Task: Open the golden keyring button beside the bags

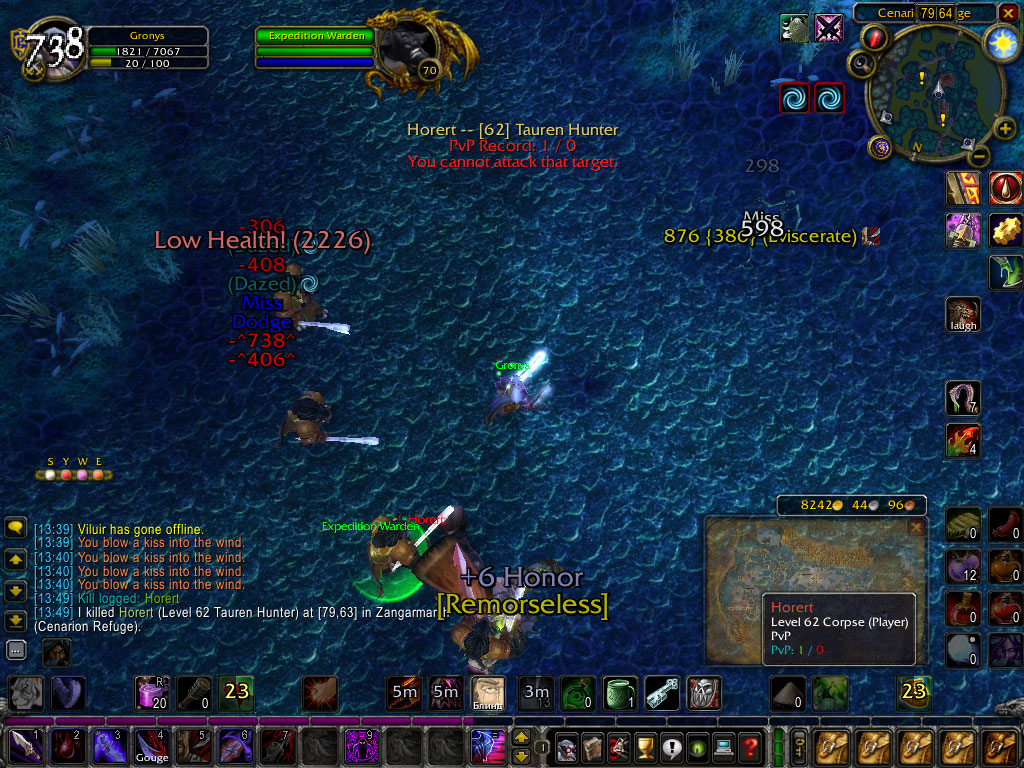Action: tap(799, 747)
